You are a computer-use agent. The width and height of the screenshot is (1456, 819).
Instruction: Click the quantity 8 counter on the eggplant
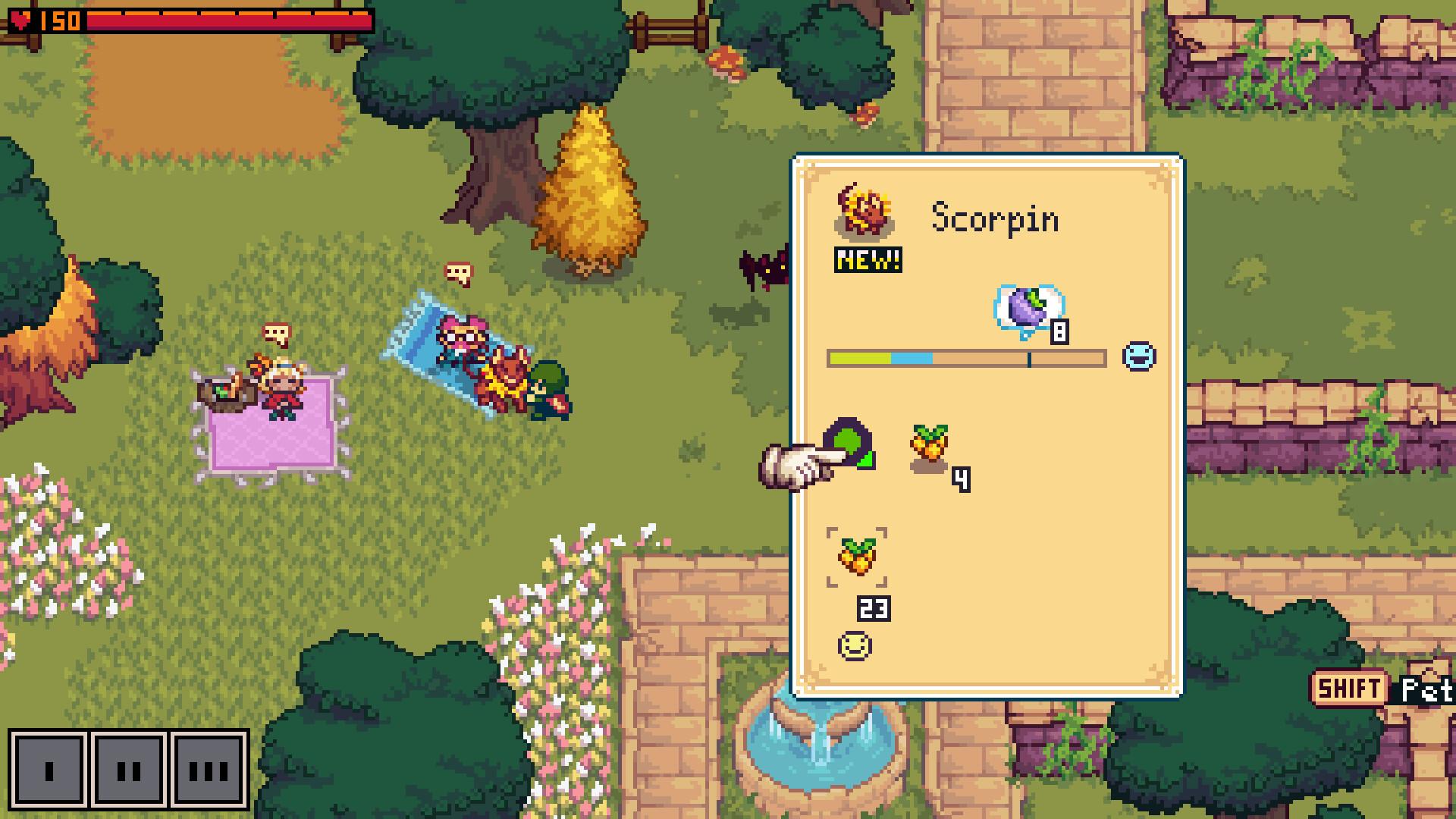1059,331
